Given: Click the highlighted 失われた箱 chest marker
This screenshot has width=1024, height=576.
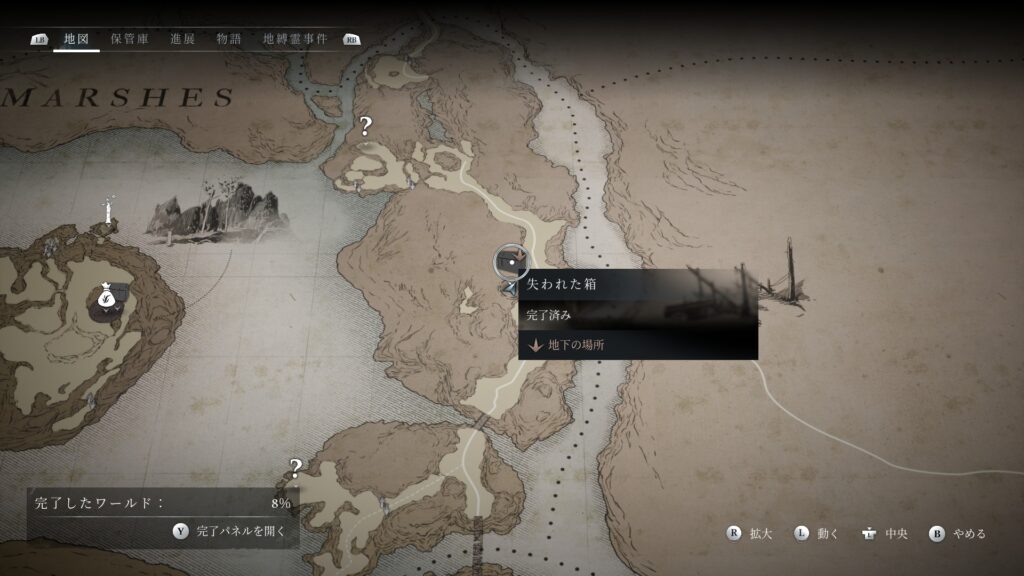Looking at the screenshot, I should coord(512,262).
